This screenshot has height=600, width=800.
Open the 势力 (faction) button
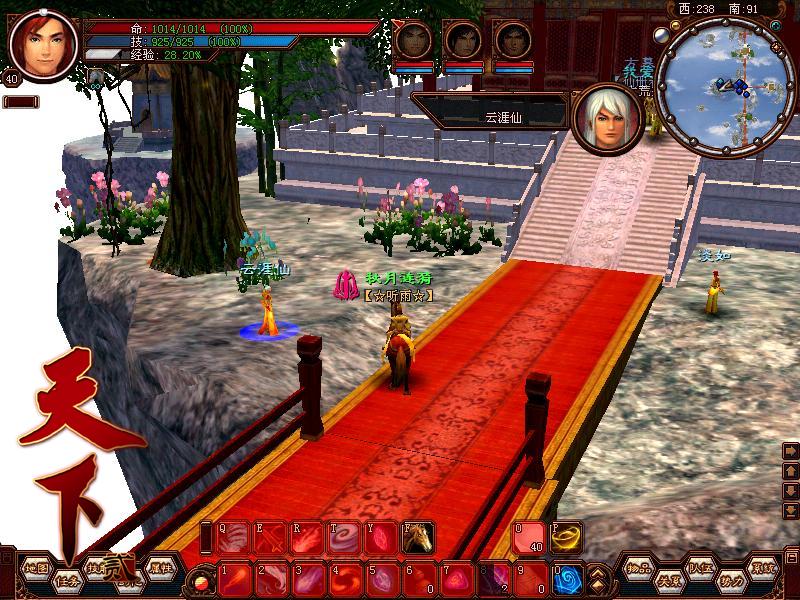(732, 580)
